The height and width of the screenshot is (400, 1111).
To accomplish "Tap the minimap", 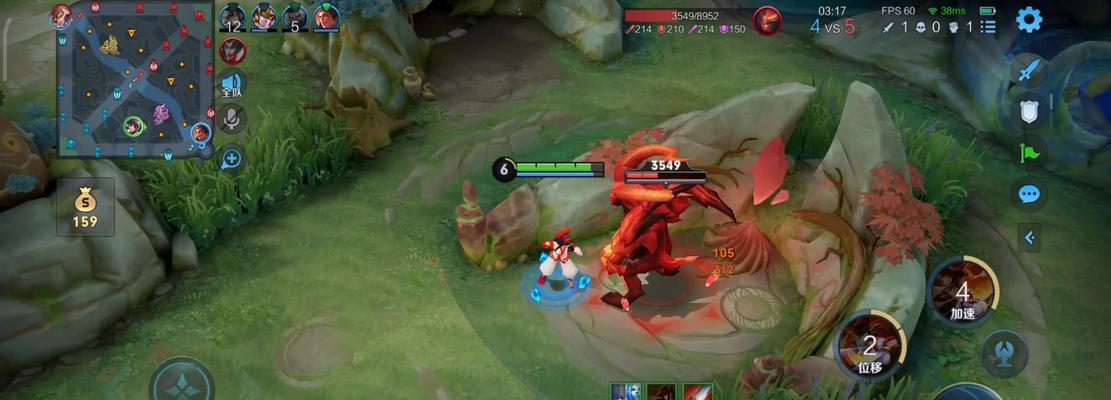I will point(132,80).
